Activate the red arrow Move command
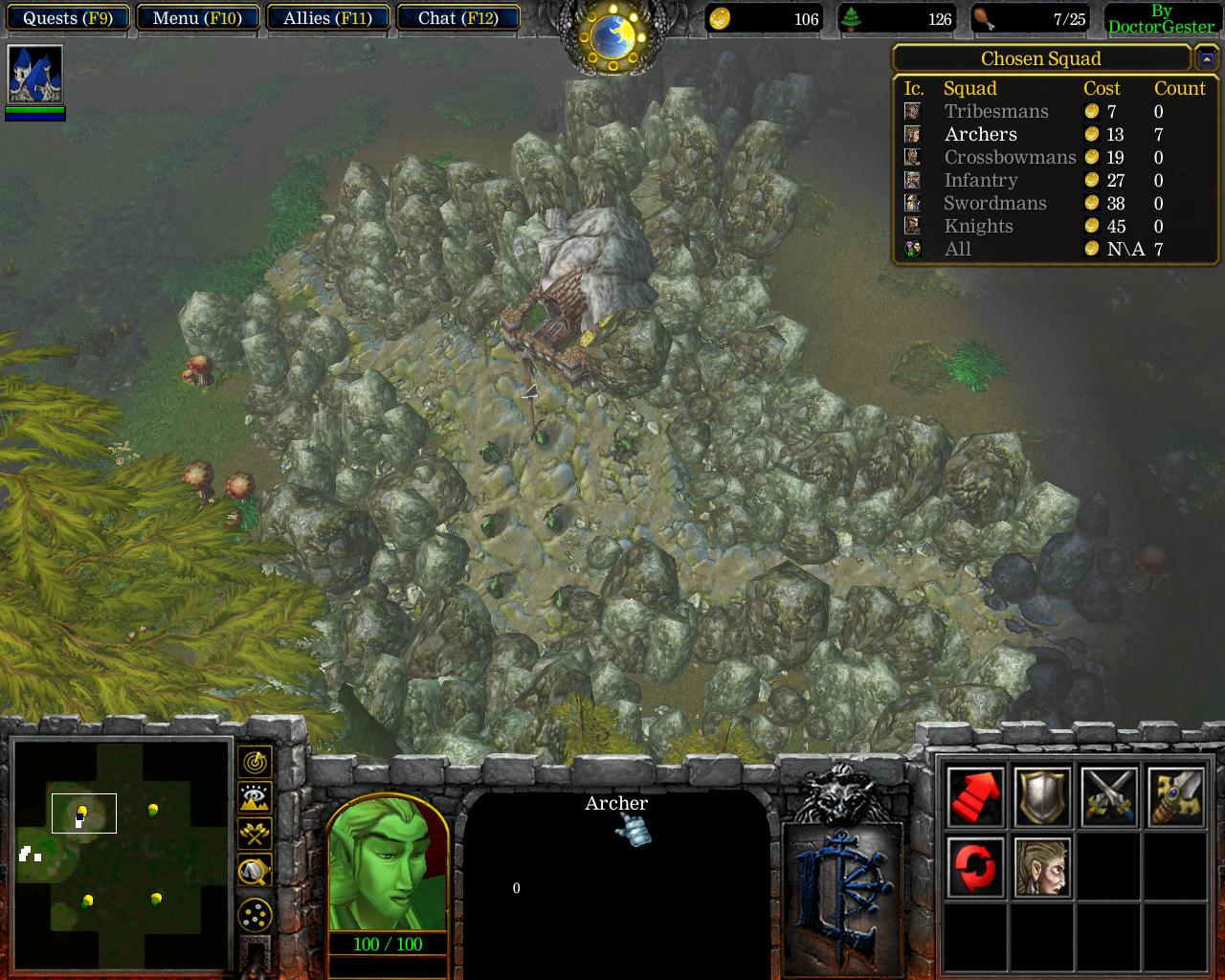 click(975, 797)
